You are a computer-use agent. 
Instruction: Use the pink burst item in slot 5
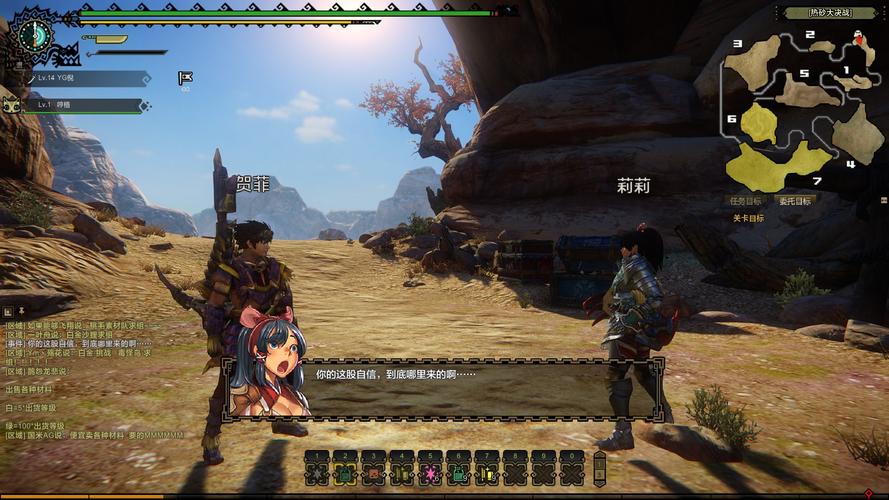click(x=430, y=470)
